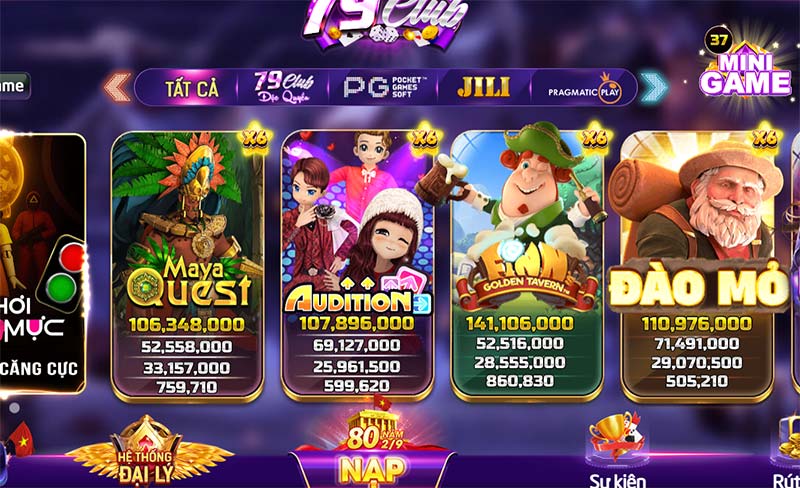Click the right arrow of provider bar
The image size is (800, 488).
[654, 87]
